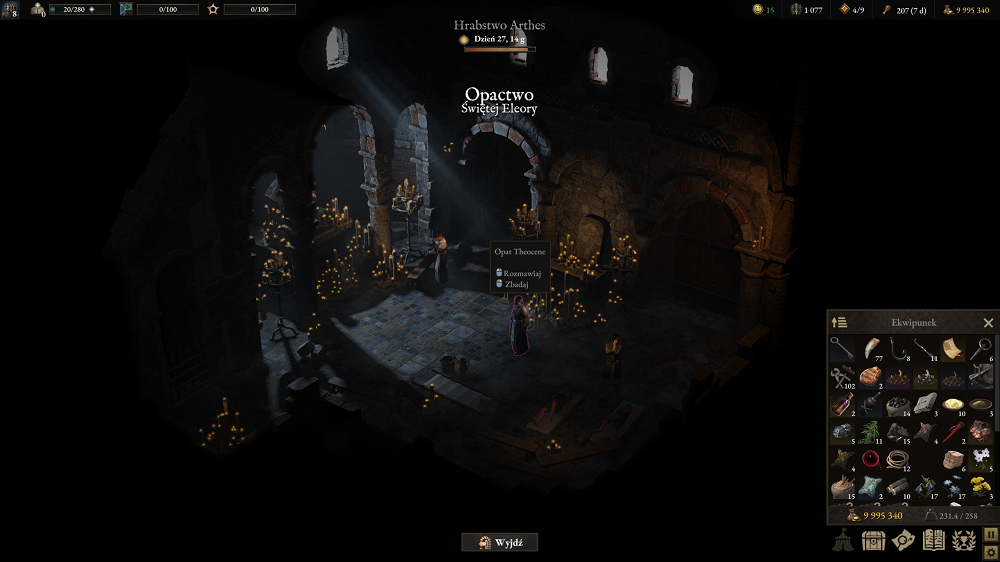Select the yellow flowers item slot
Screen dimensions: 1000x562
point(980,486)
